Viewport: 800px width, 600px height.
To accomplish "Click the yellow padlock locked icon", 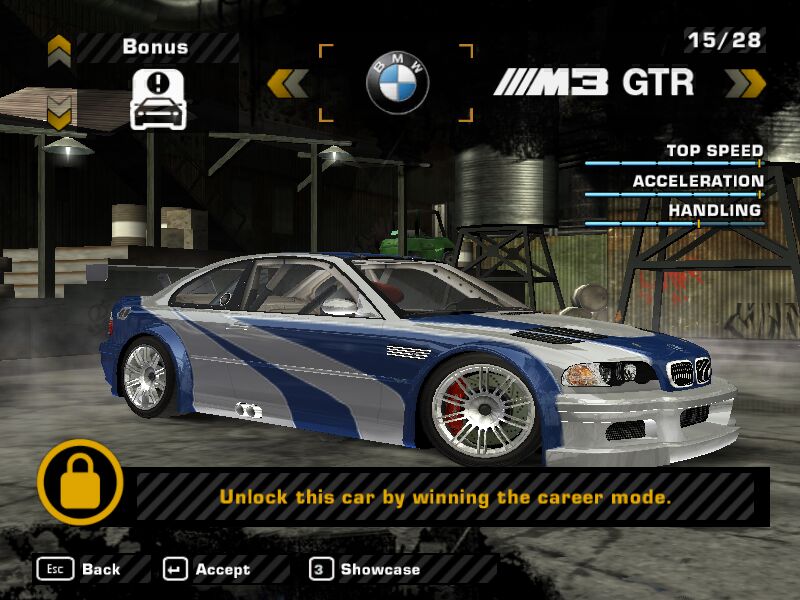I will (80, 484).
